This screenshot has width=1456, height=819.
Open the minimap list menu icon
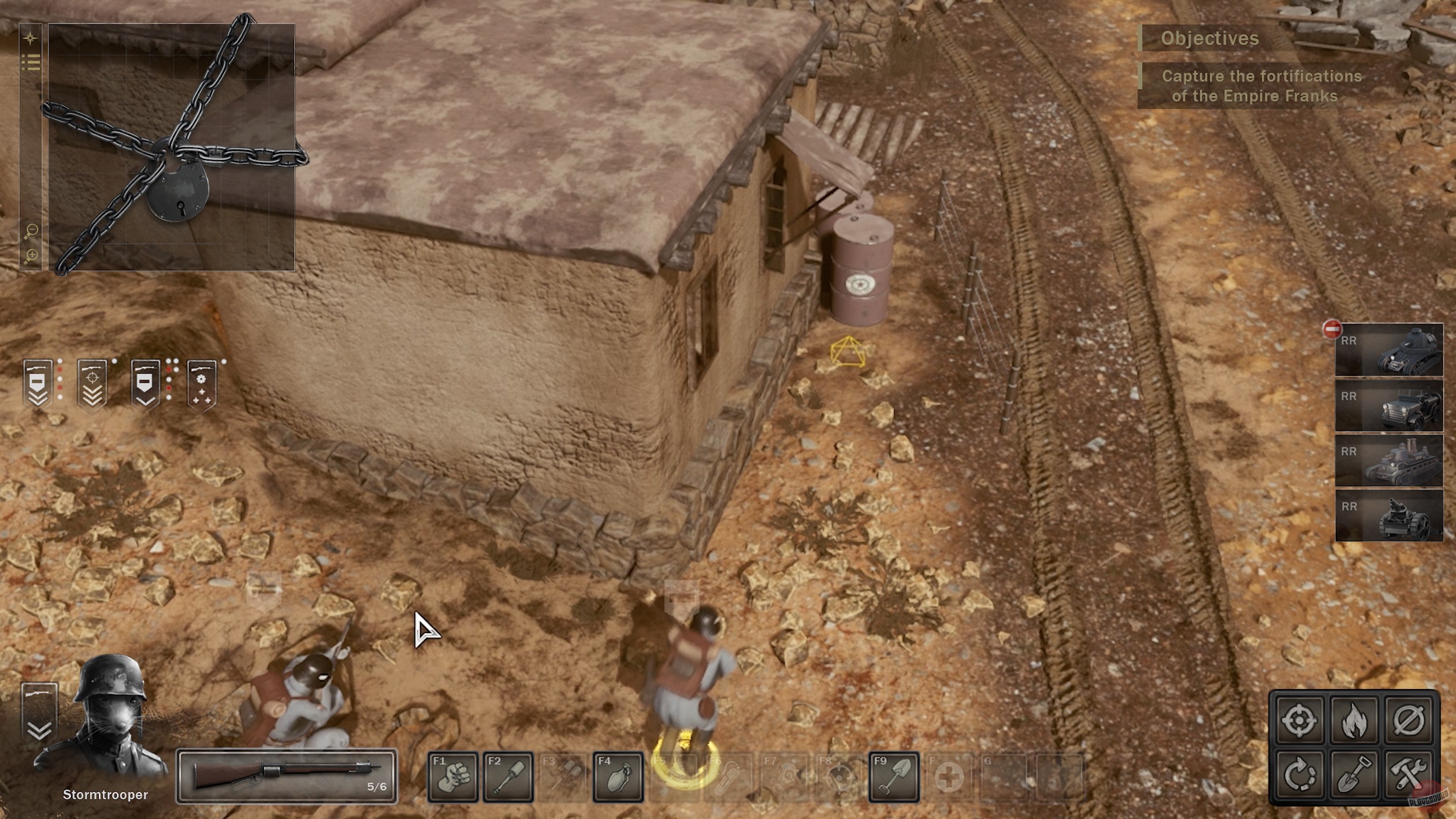pos(32,61)
